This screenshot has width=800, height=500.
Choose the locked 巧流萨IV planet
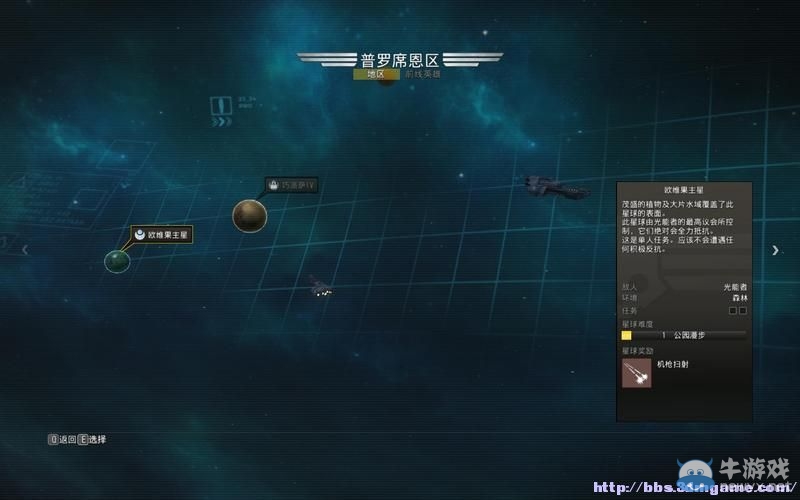249,214
